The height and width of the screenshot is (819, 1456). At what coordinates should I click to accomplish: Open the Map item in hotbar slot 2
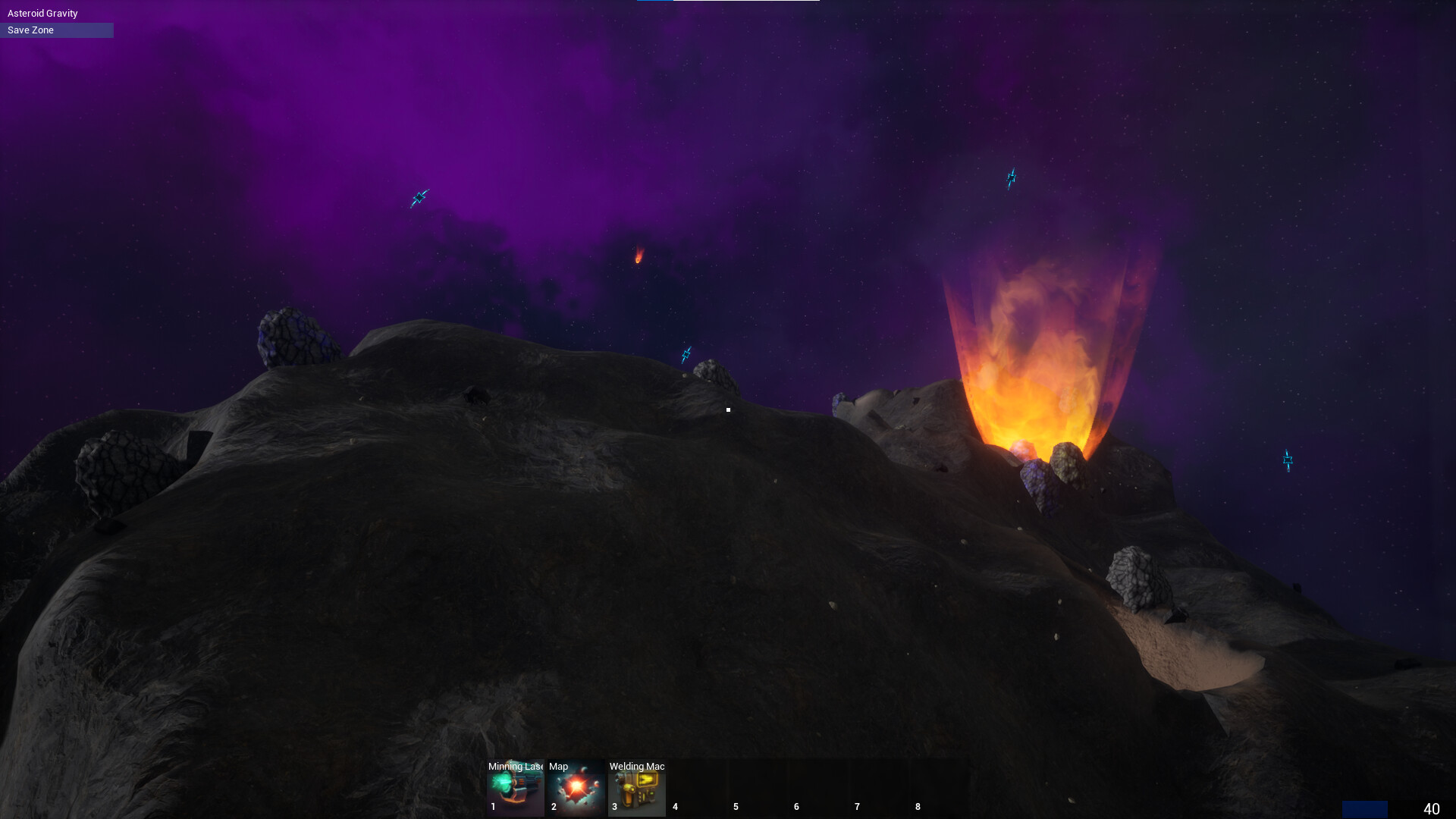pyautogui.click(x=575, y=789)
